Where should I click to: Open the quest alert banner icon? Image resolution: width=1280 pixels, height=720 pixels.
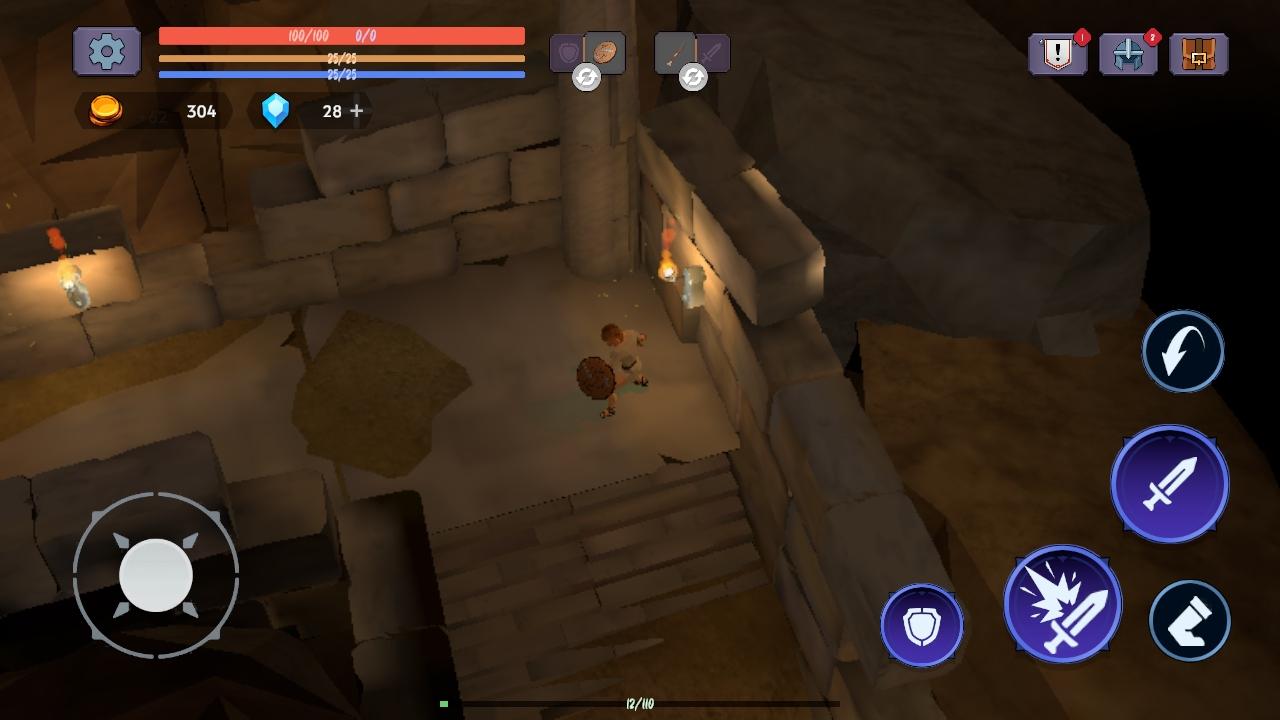1057,54
